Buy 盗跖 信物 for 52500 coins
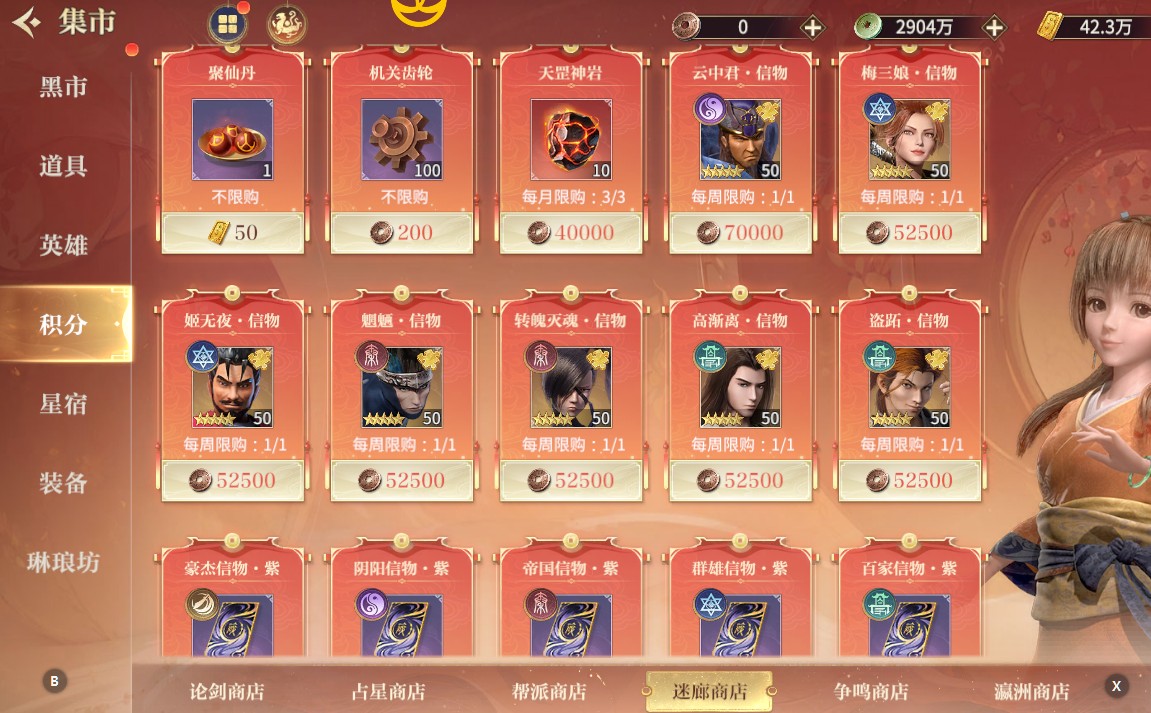 click(910, 481)
